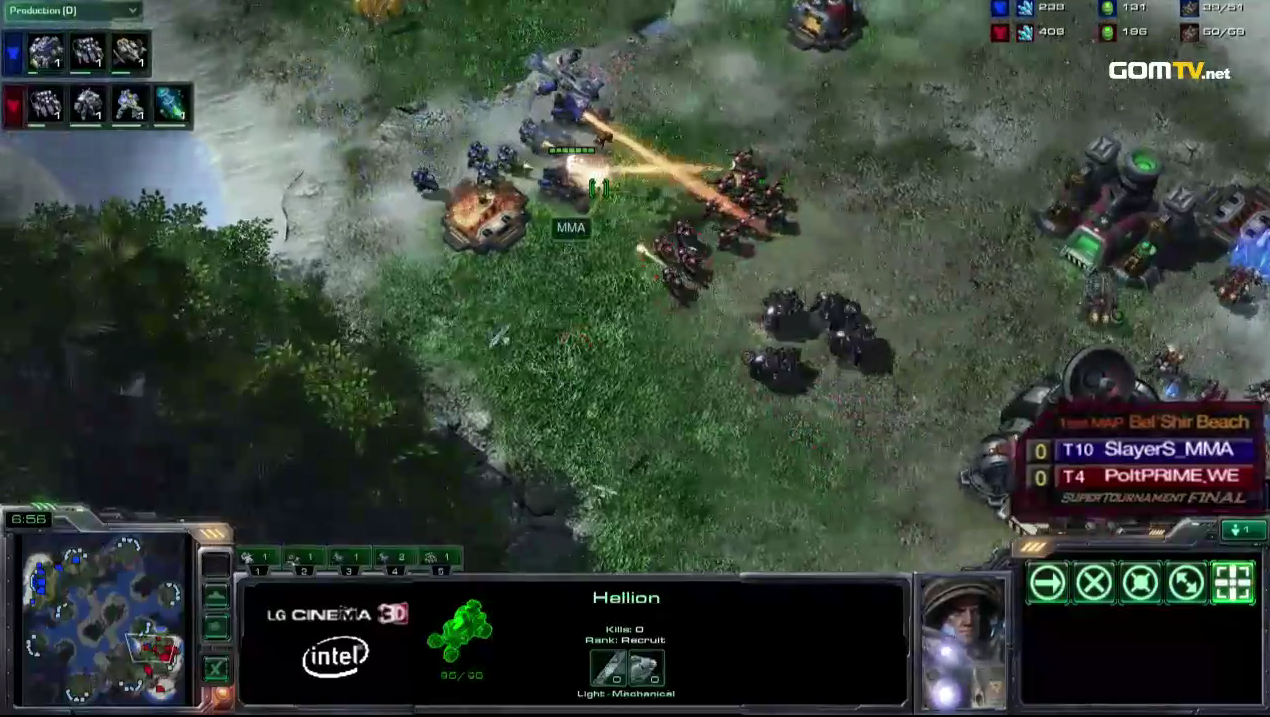This screenshot has width=1270, height=717.
Task: Choose the Patrol command button
Action: click(1186, 582)
